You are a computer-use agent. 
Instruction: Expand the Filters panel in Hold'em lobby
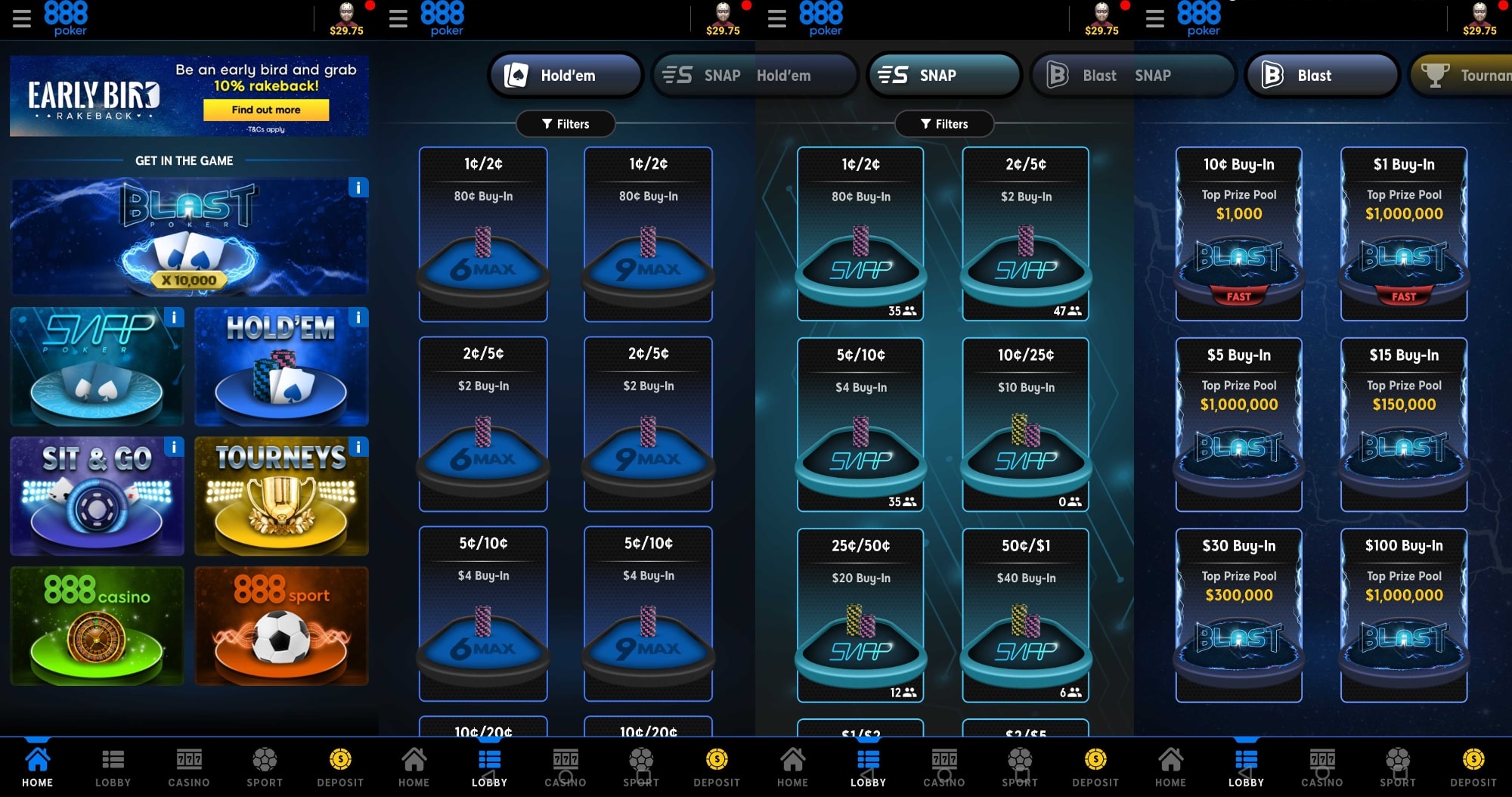[565, 123]
